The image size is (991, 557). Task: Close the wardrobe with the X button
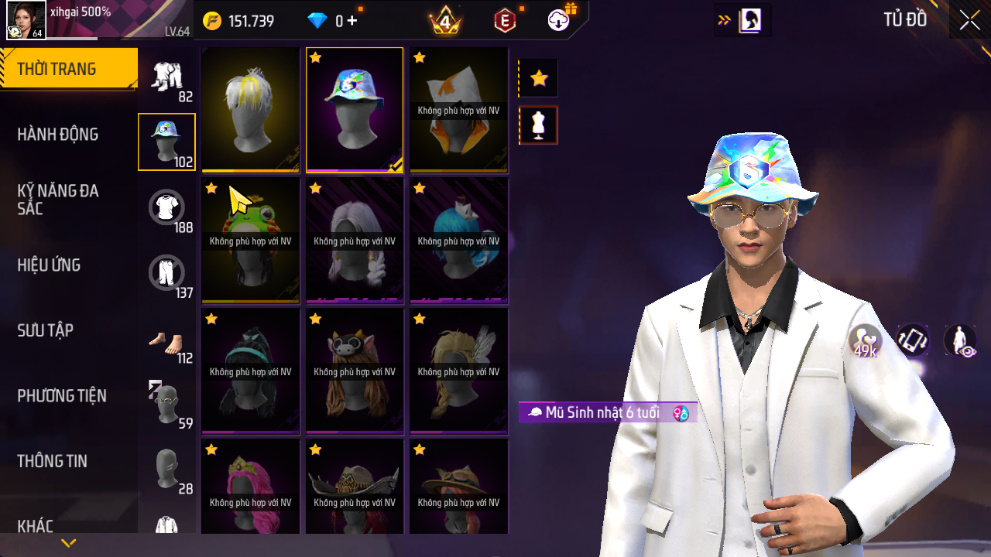[x=969, y=20]
